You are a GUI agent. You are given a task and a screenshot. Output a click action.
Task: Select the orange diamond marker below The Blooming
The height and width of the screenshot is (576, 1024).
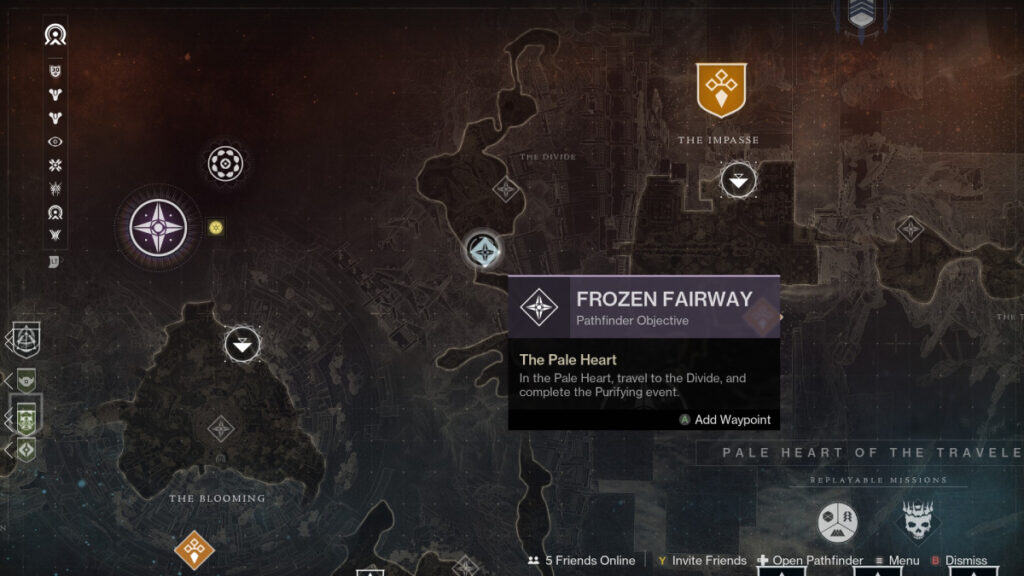pyautogui.click(x=193, y=549)
